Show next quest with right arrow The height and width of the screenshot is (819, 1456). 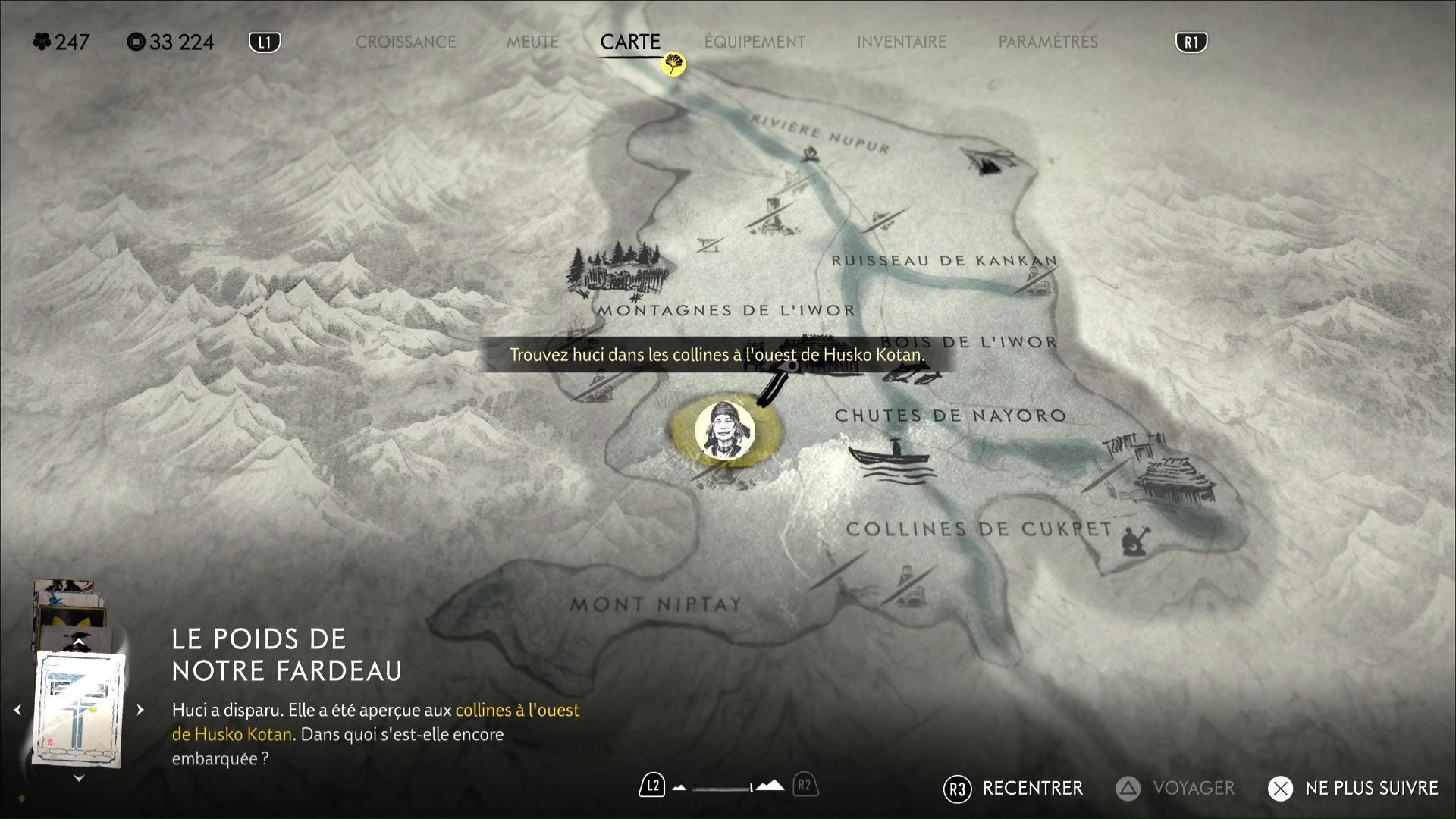140,710
